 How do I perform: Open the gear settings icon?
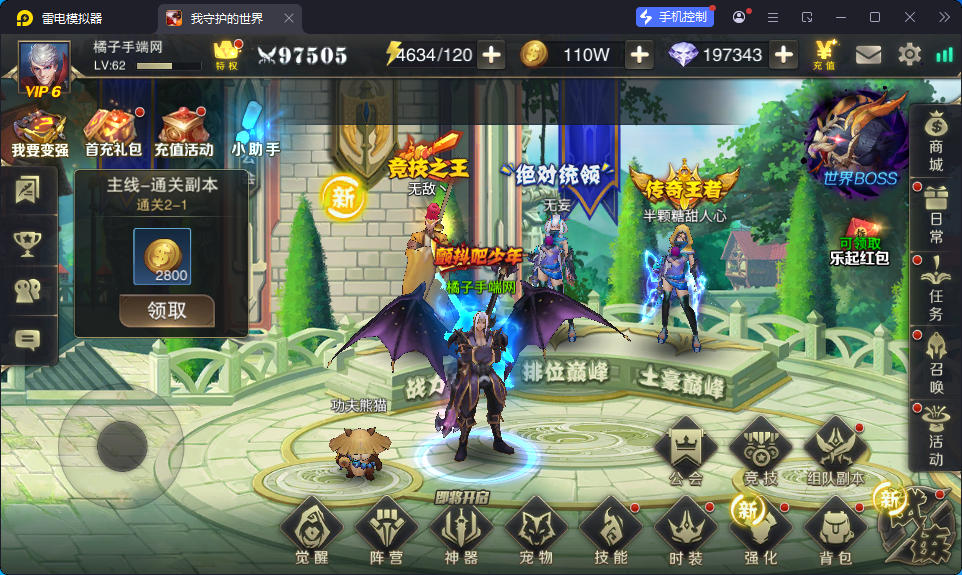click(909, 54)
